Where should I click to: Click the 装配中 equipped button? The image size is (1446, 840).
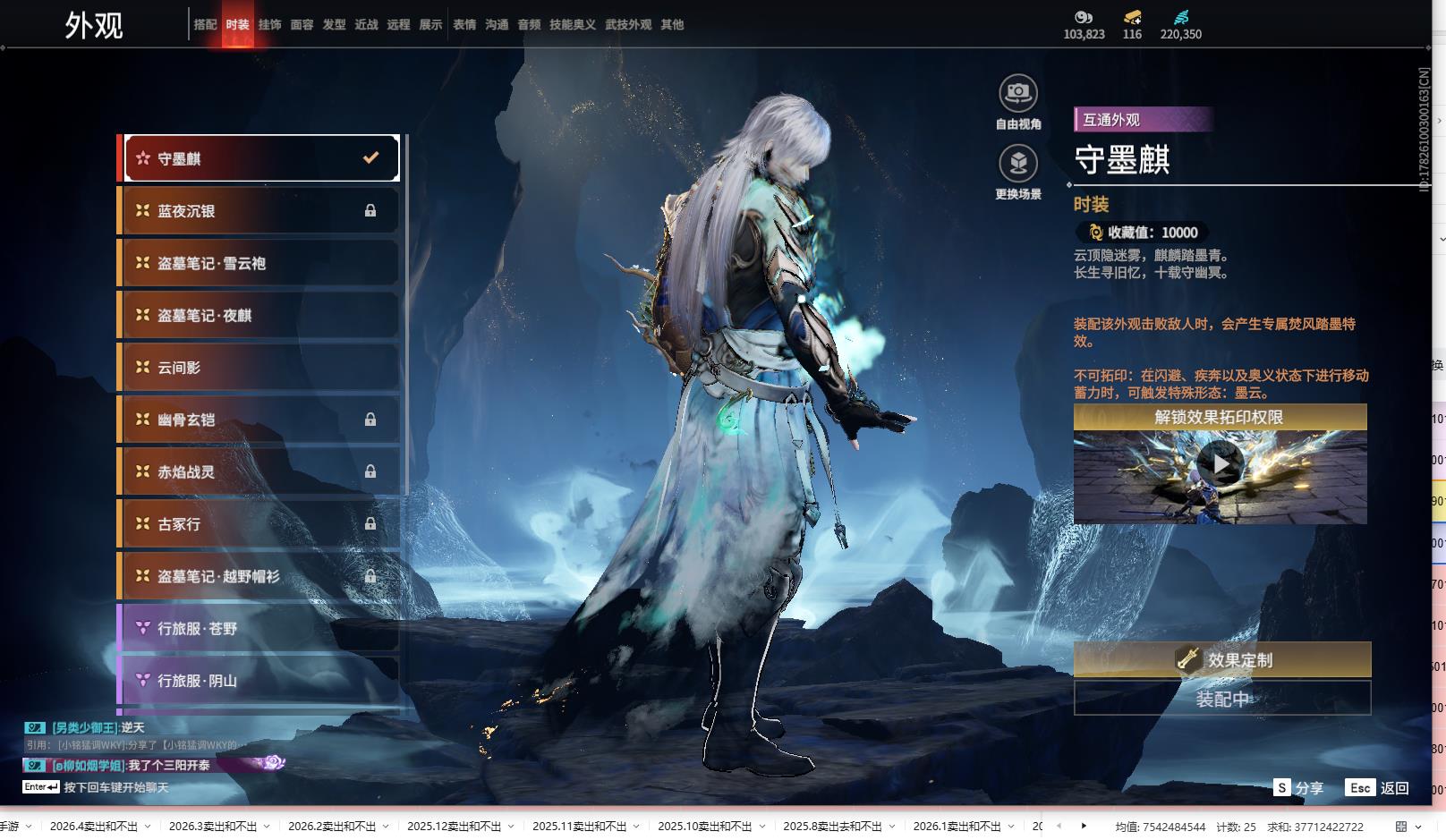[x=1221, y=699]
